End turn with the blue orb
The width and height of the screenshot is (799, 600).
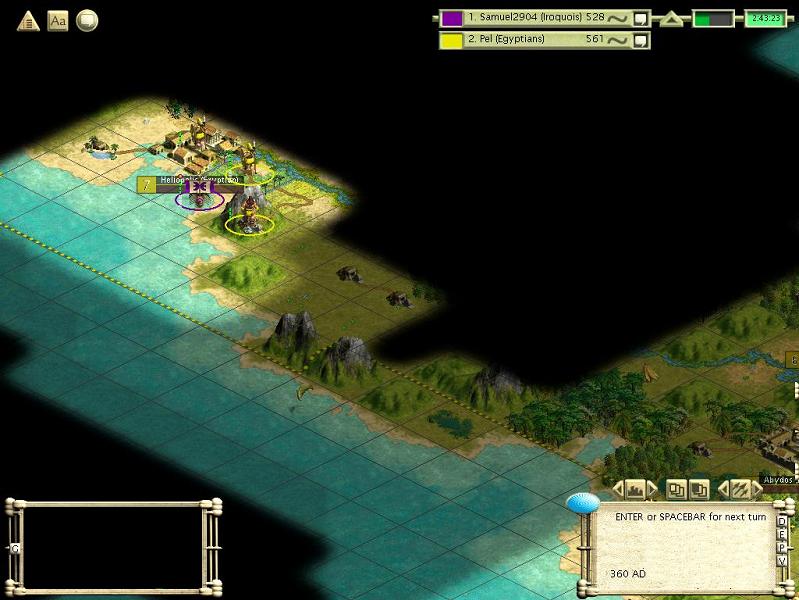(582, 503)
